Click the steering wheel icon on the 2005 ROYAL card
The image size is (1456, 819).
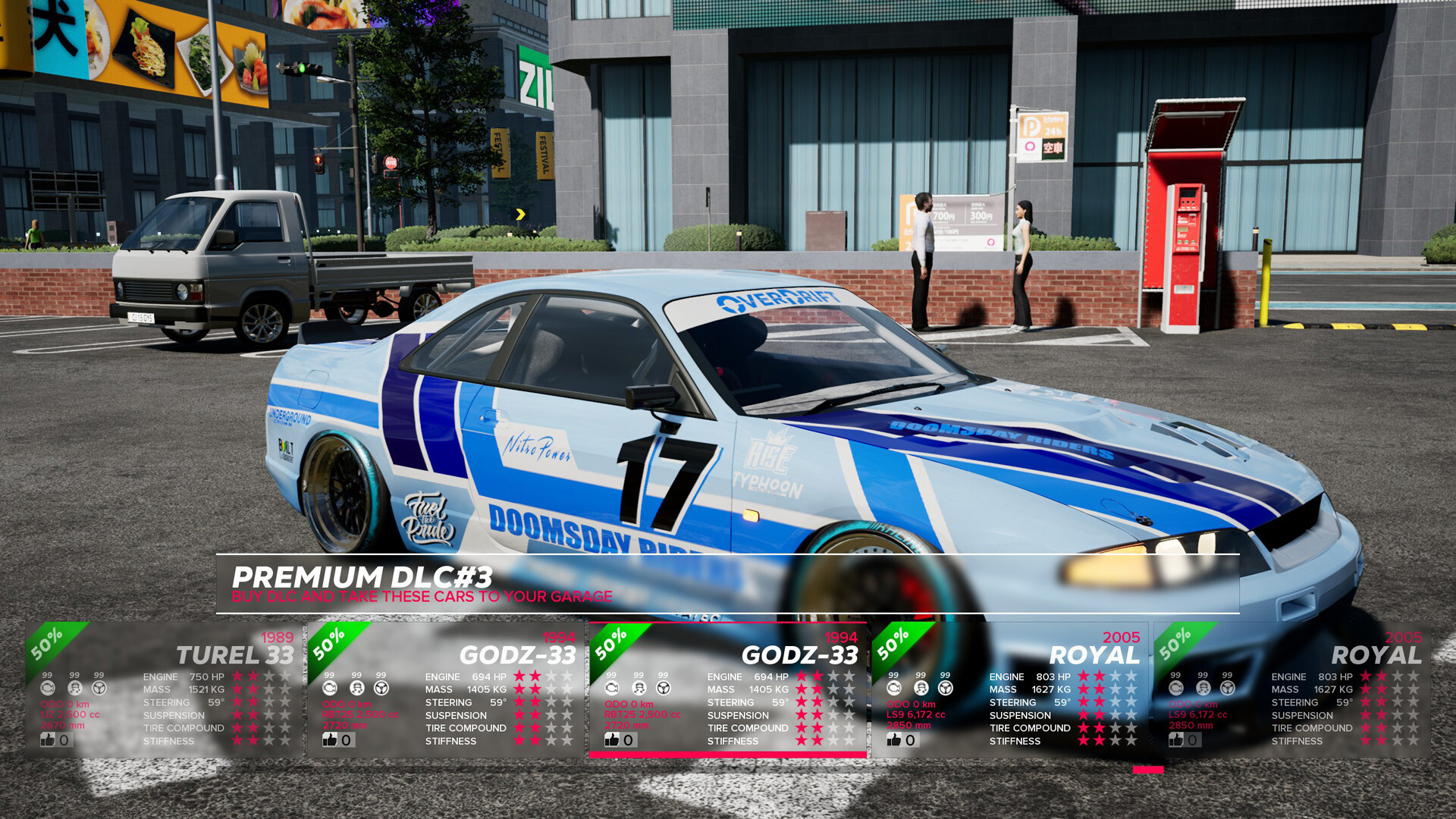tap(945, 689)
